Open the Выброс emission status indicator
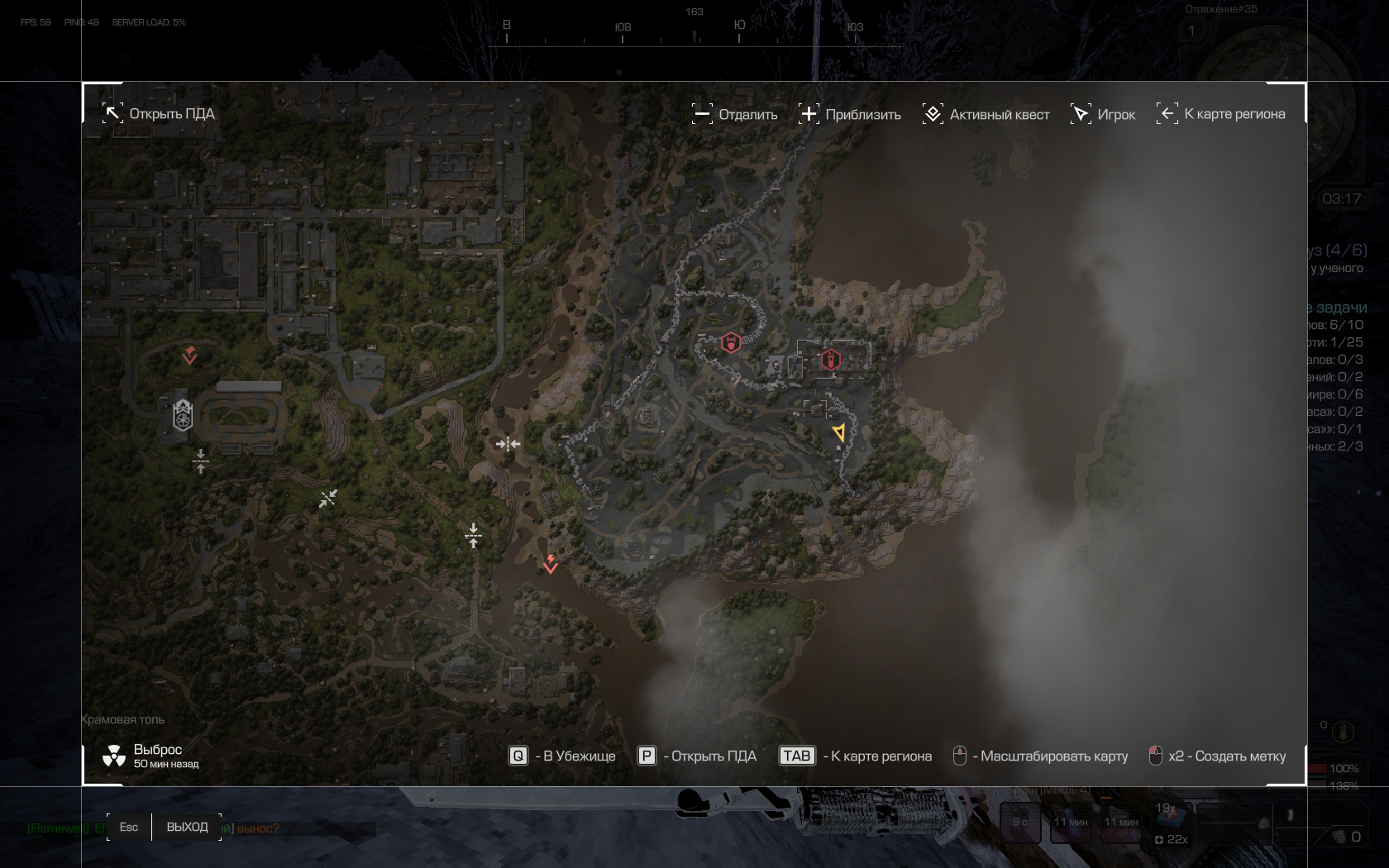The width and height of the screenshot is (1389, 868). click(x=150, y=756)
